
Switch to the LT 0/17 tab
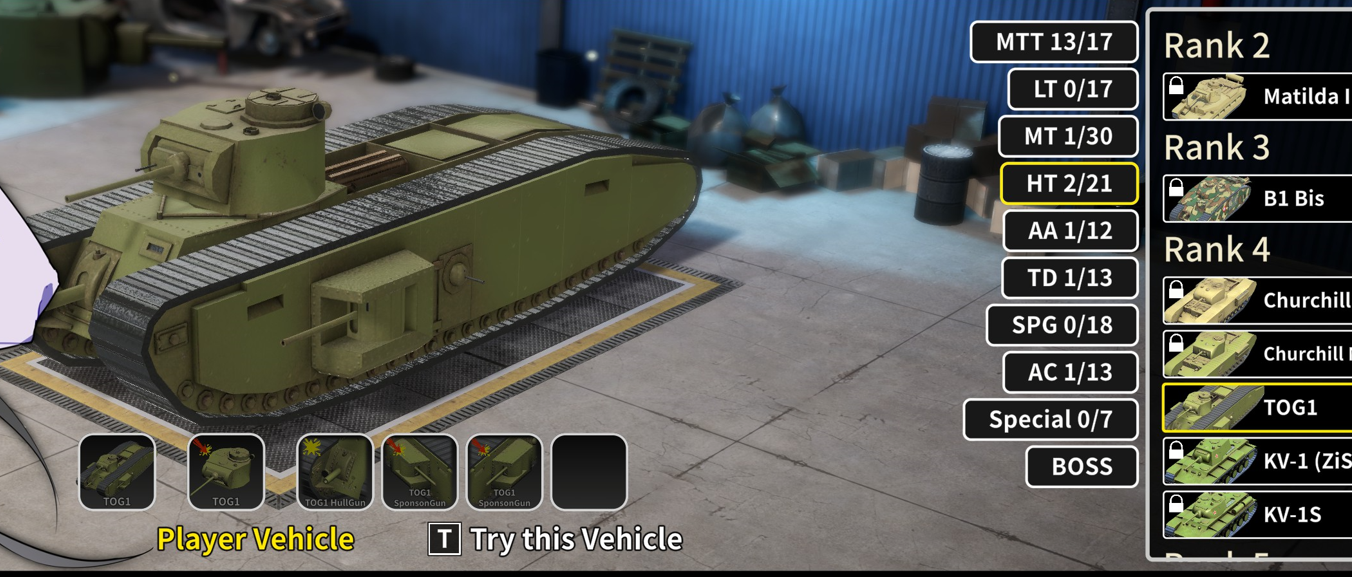tap(1072, 89)
